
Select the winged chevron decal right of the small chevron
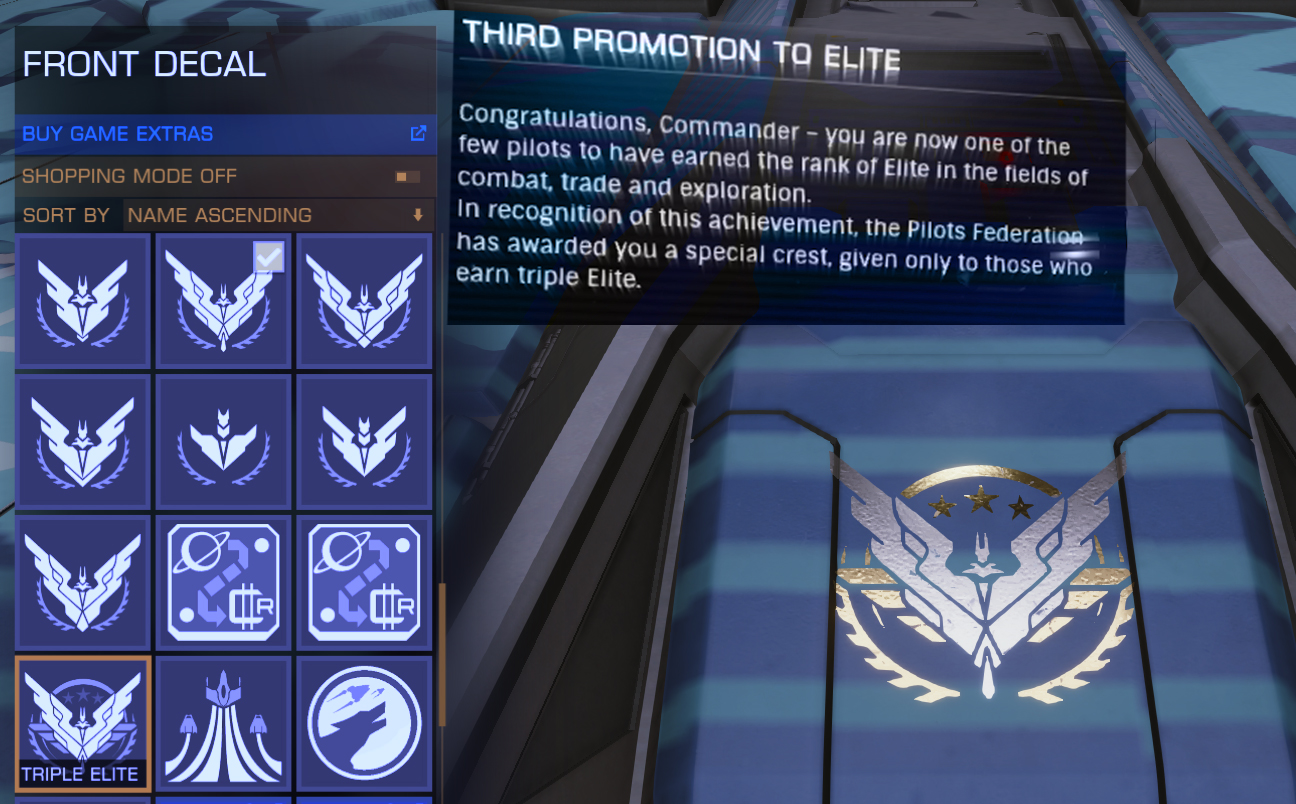click(x=365, y=440)
